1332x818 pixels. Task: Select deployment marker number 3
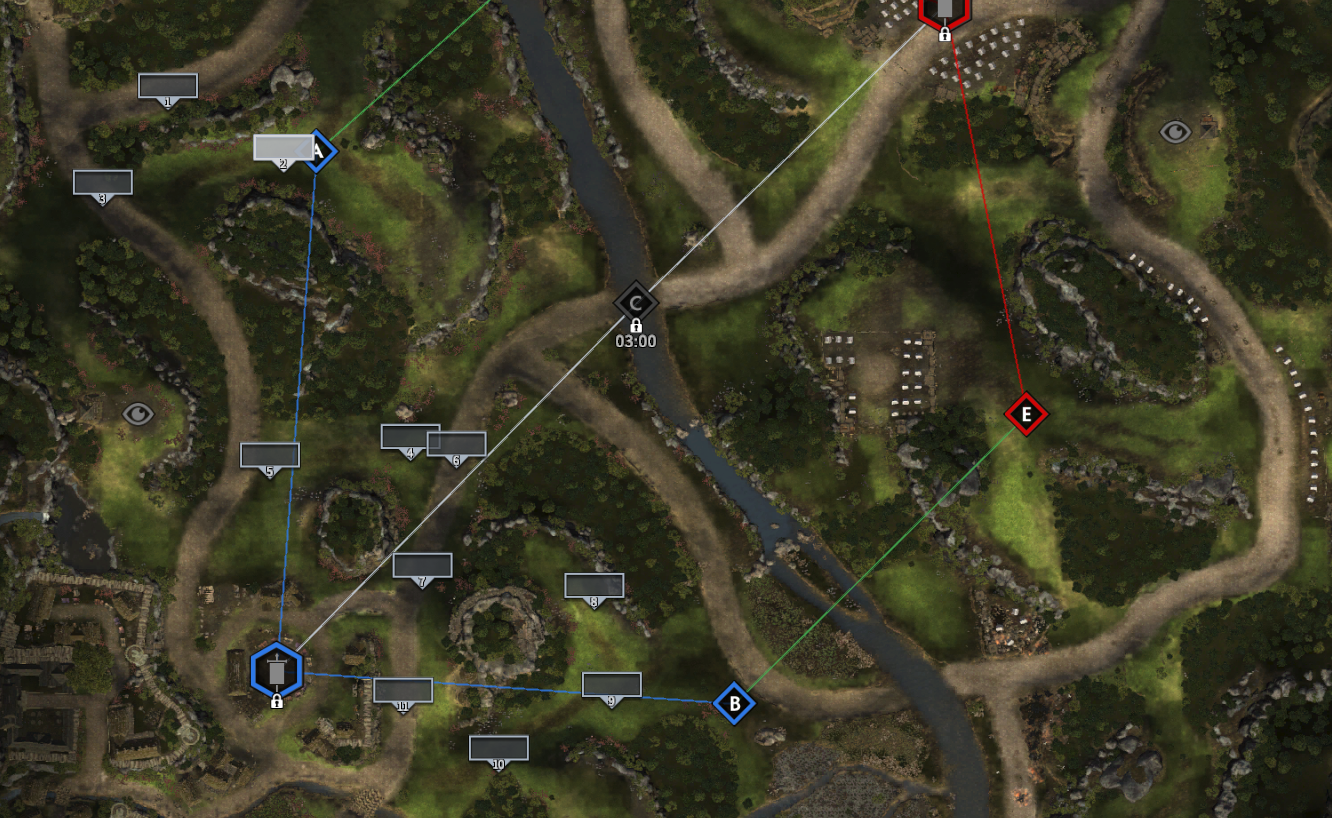click(103, 183)
